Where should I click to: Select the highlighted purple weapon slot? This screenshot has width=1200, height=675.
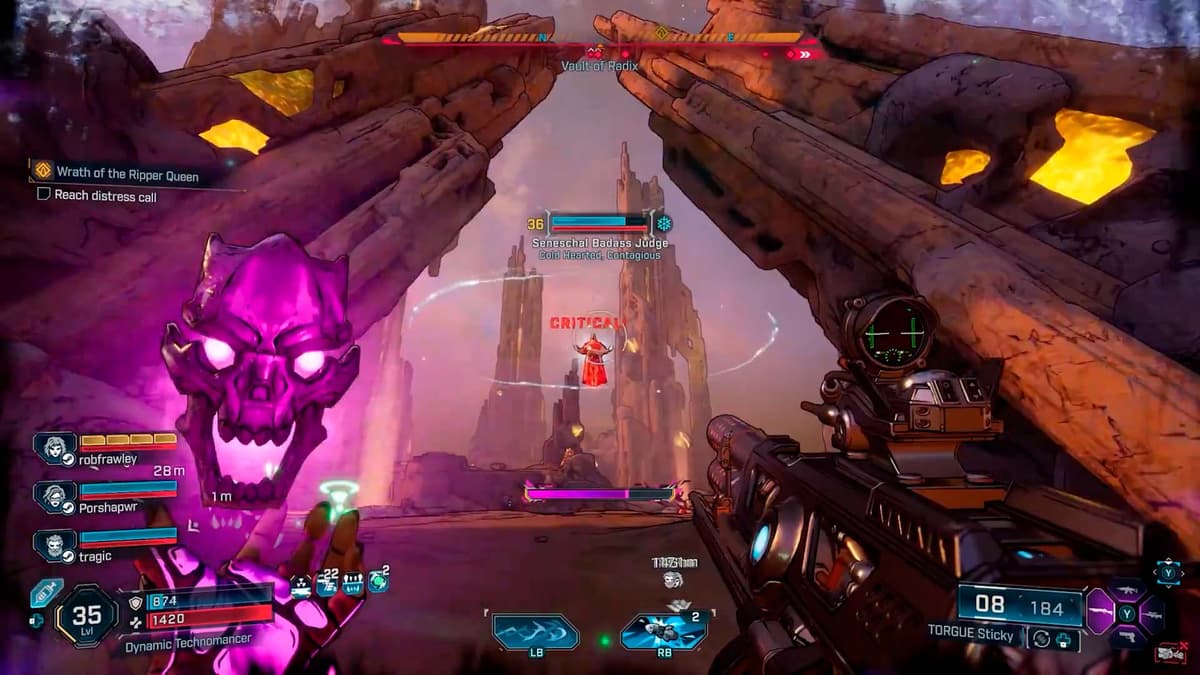tap(1101, 611)
